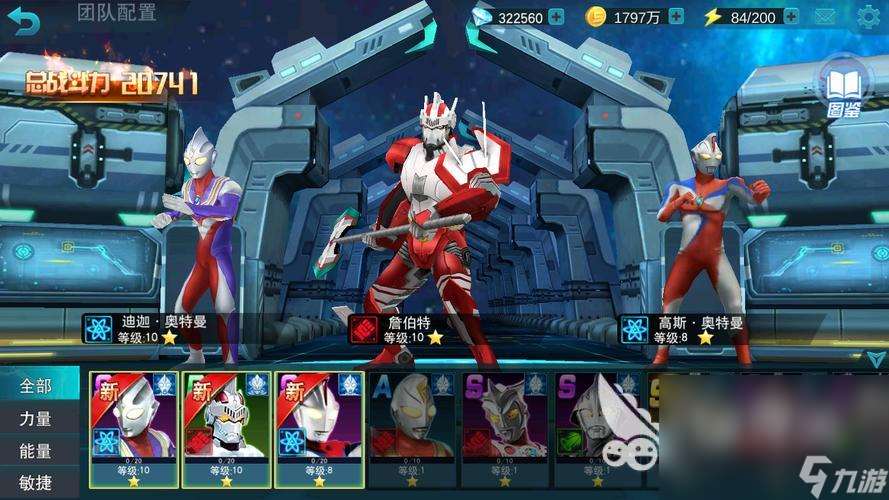Filter heroes by 力量 type
This screenshot has height=500, width=889.
click(x=35, y=419)
